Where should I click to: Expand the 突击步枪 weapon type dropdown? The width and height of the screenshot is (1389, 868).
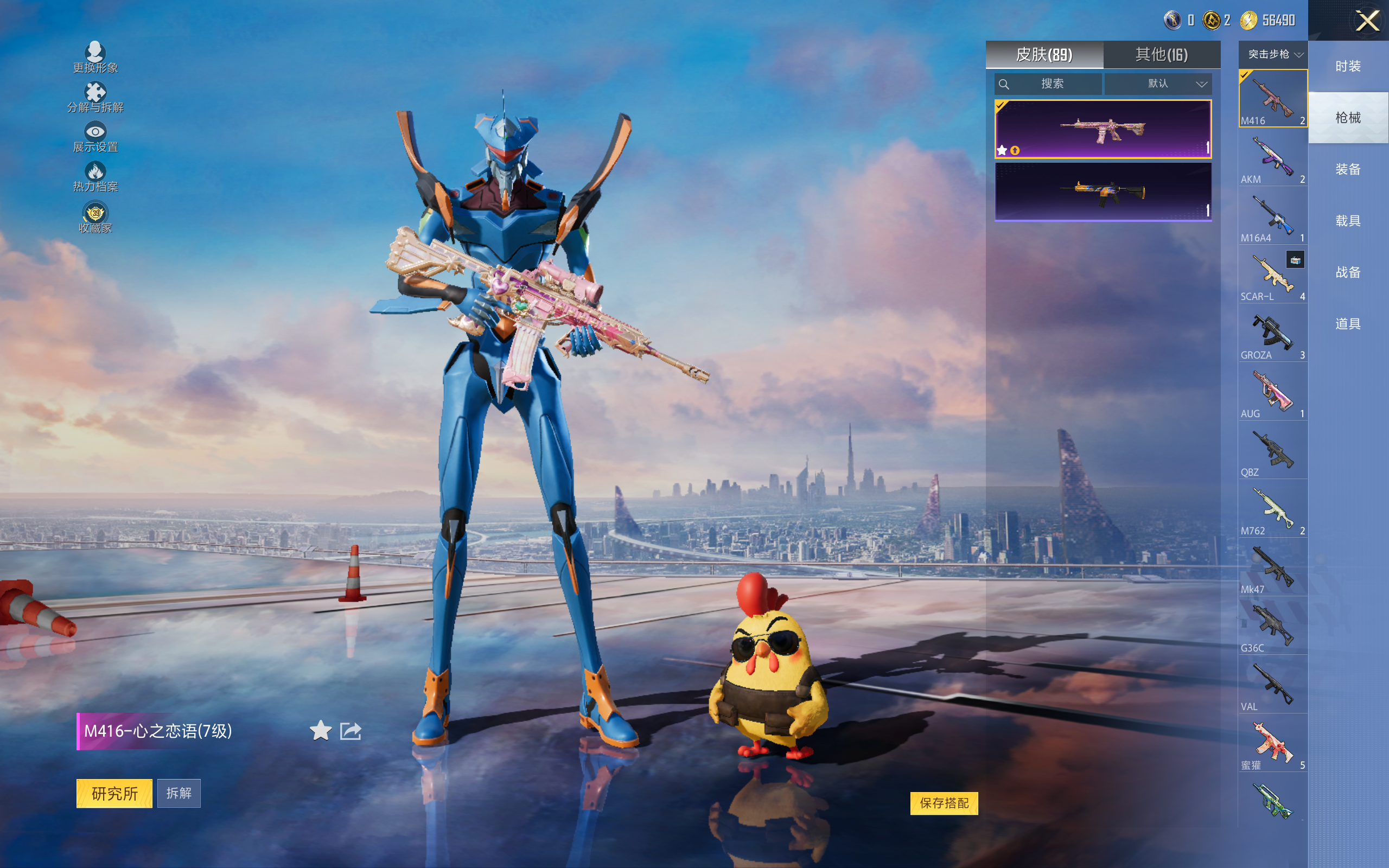pos(1273,55)
